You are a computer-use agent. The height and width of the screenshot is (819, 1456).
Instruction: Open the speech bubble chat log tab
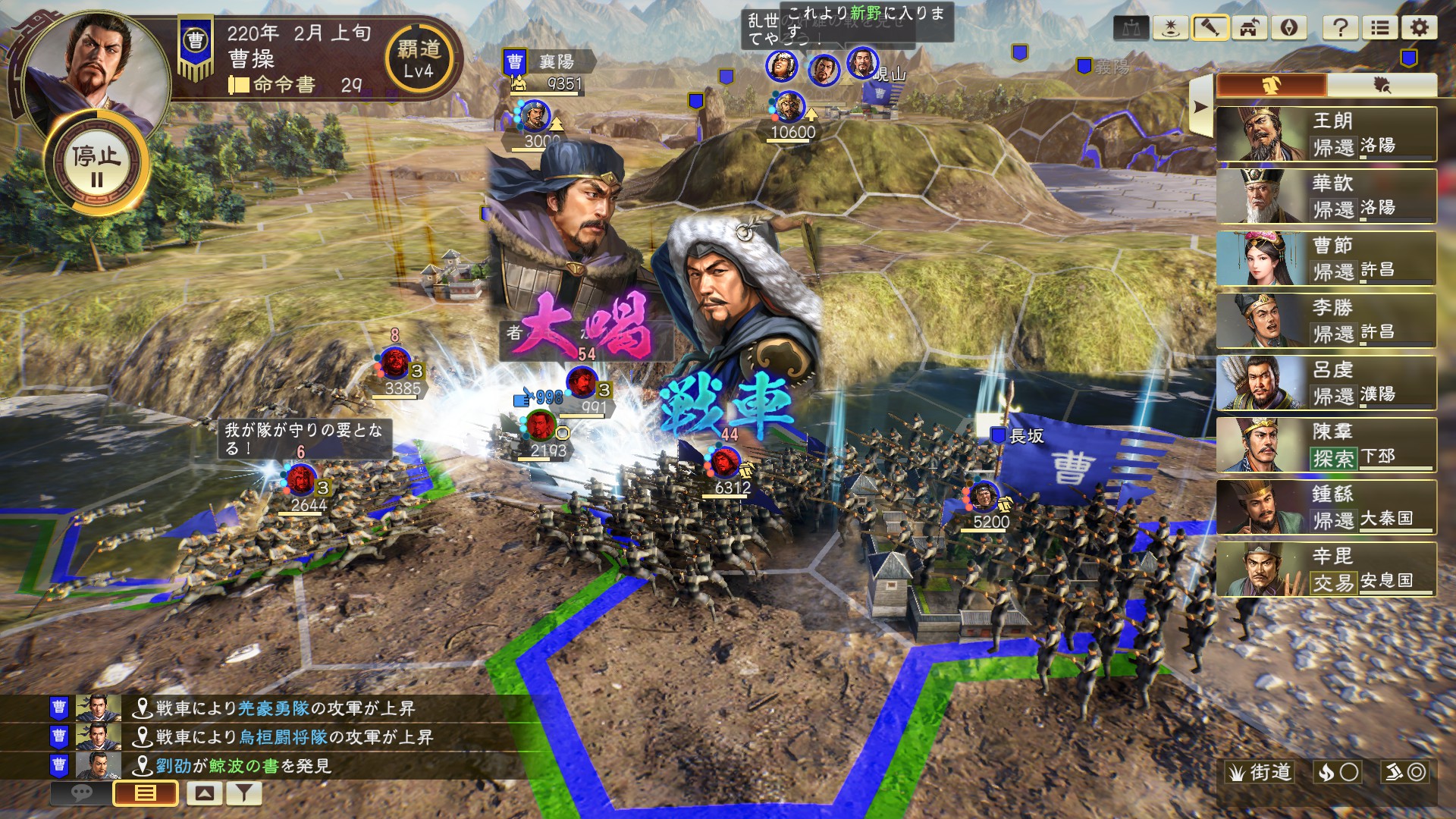pos(81,793)
